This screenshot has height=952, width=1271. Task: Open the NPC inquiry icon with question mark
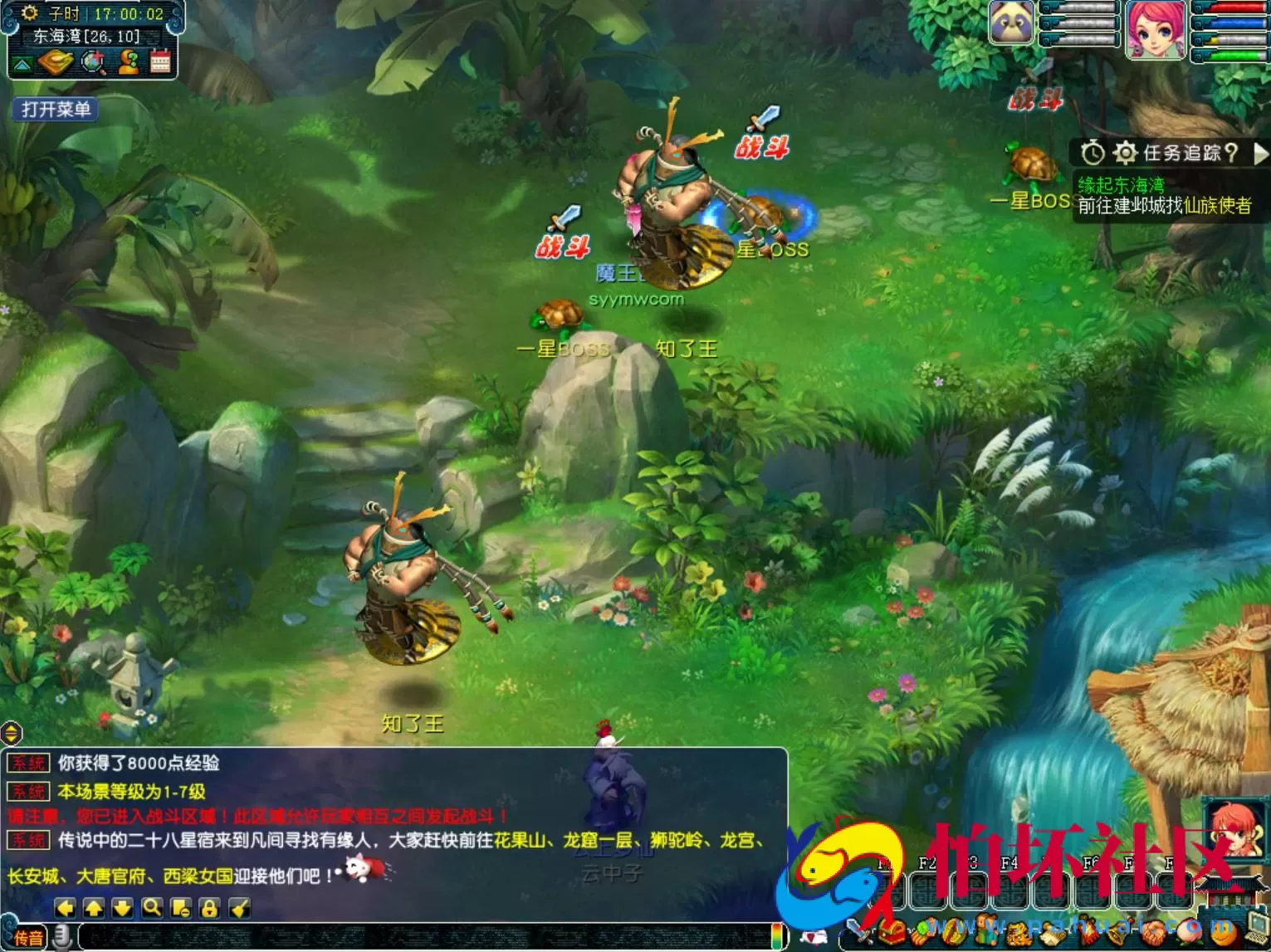point(129,61)
